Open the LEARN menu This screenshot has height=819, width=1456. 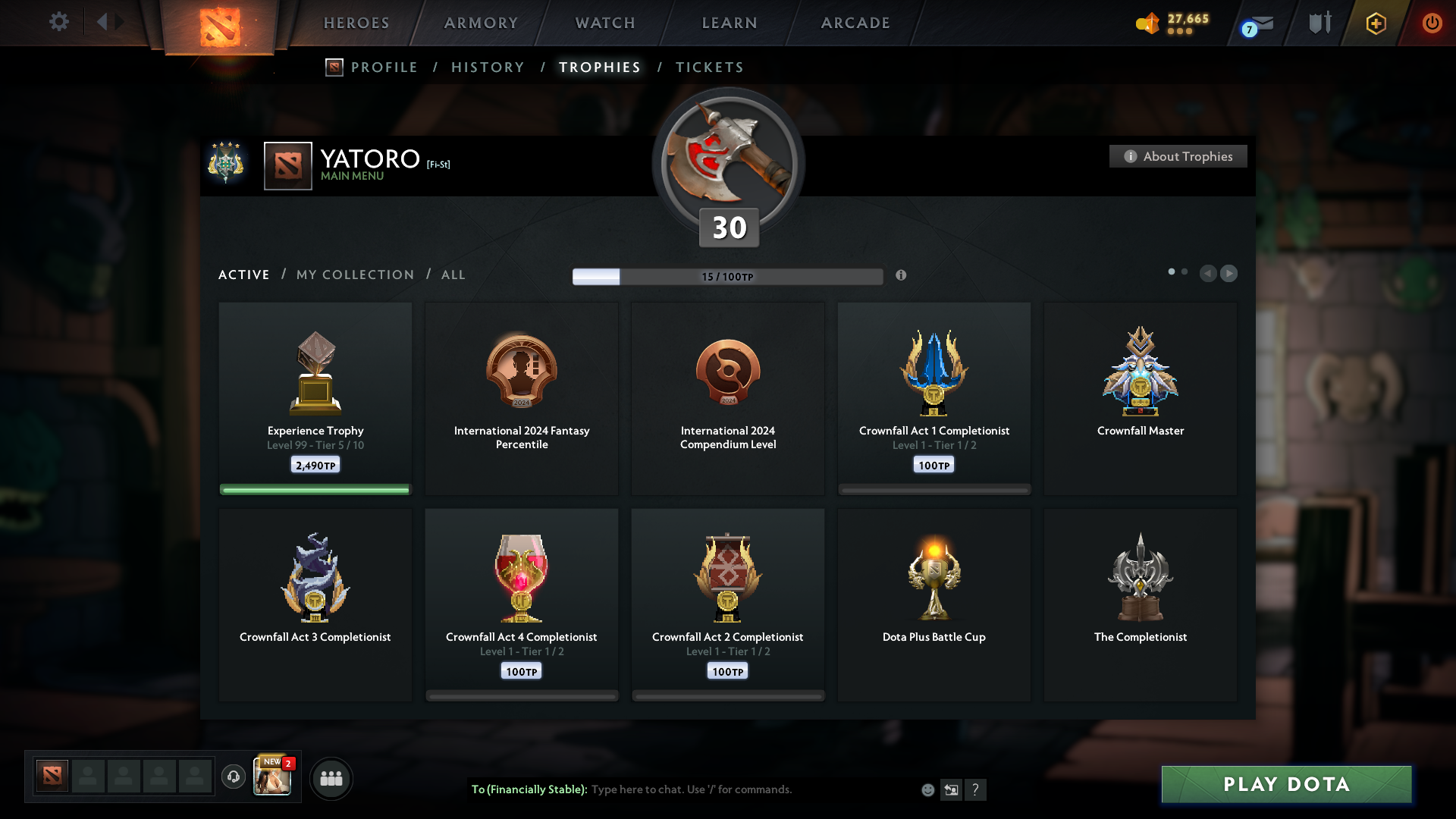pos(728,23)
